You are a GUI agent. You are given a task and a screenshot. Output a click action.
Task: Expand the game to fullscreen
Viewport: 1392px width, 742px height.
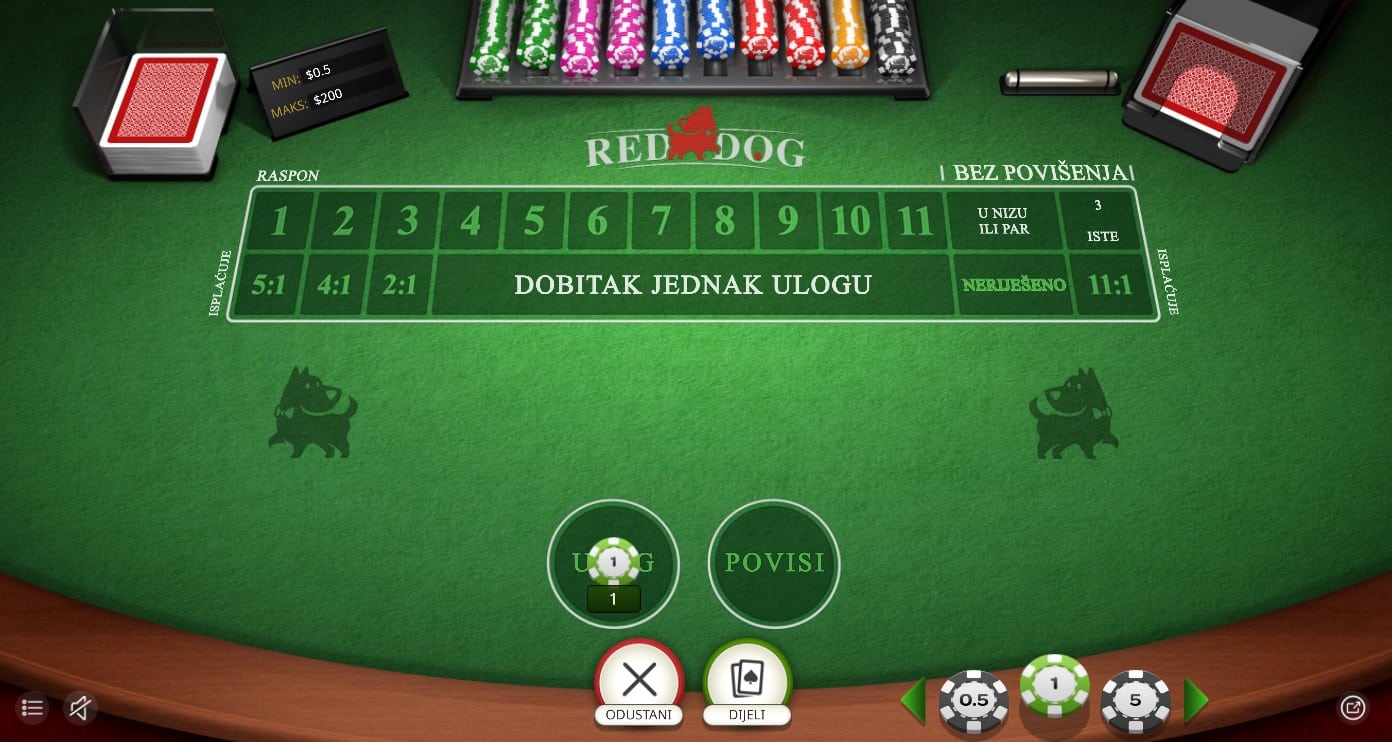(x=1353, y=708)
